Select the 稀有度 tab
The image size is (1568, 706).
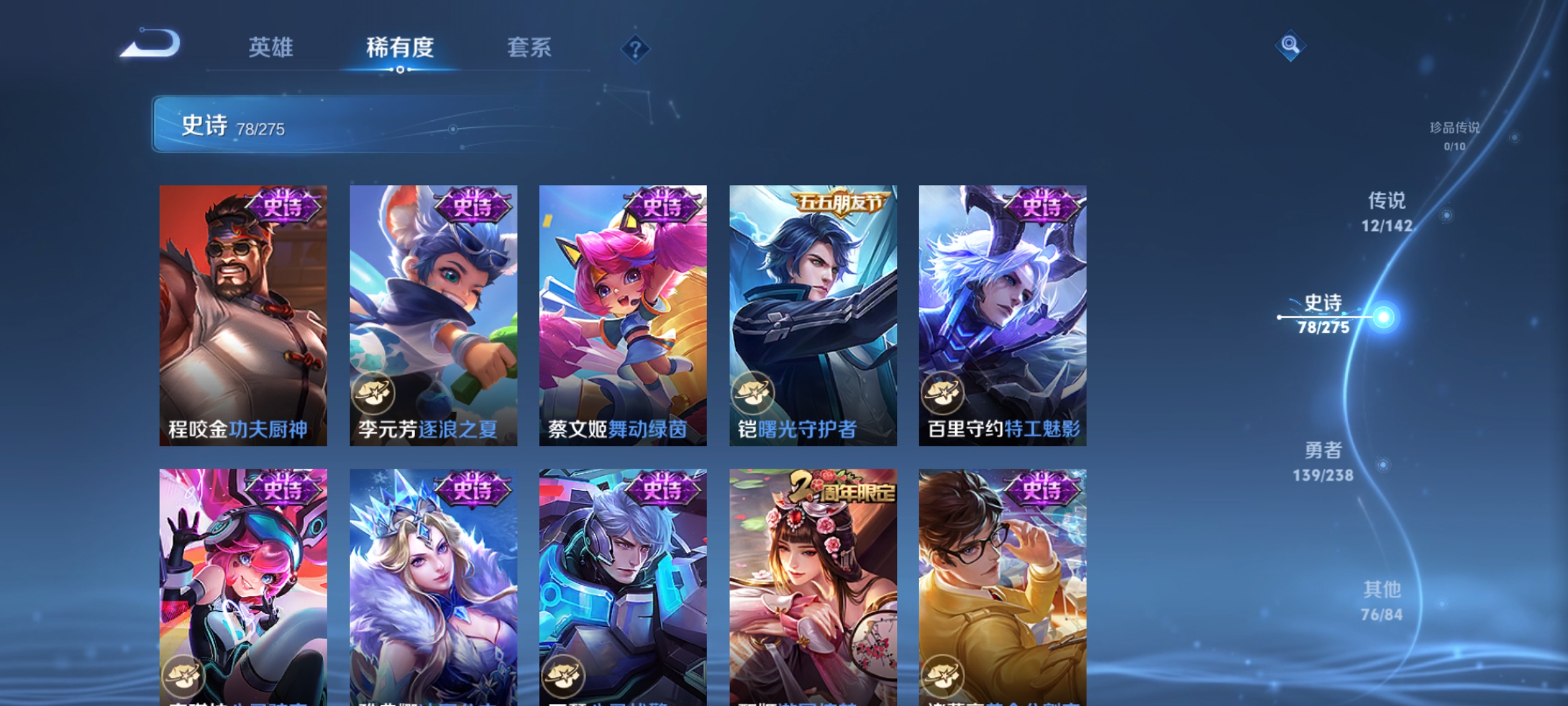tap(401, 48)
